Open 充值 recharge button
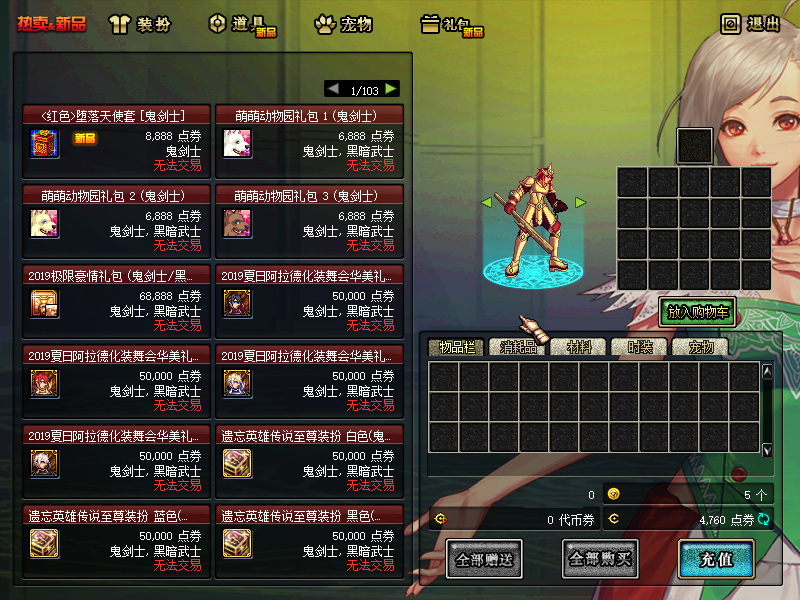The width and height of the screenshot is (800, 600). [716, 559]
